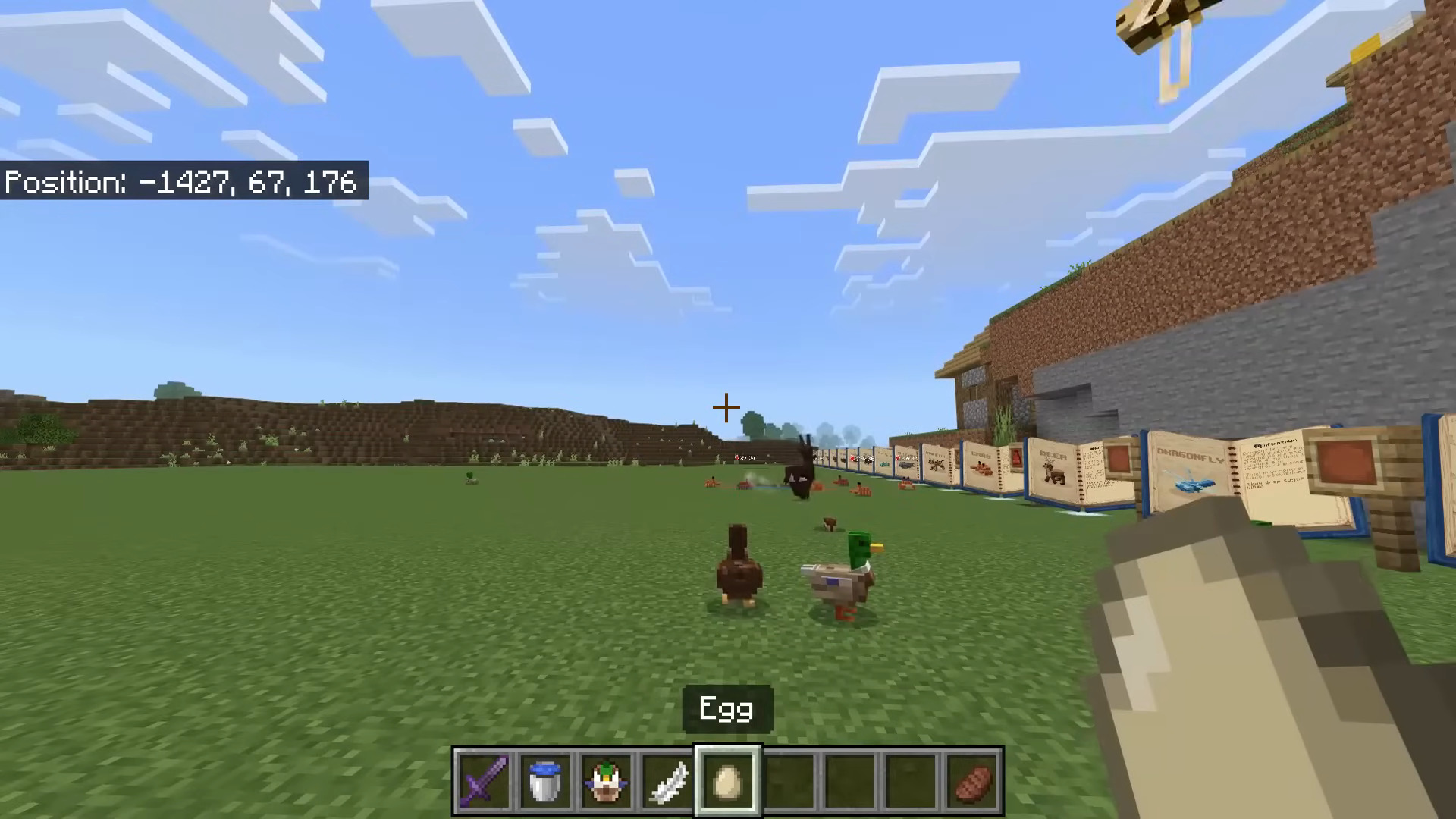Select the duck spawn egg slot
1456x819 pixels.
606,781
